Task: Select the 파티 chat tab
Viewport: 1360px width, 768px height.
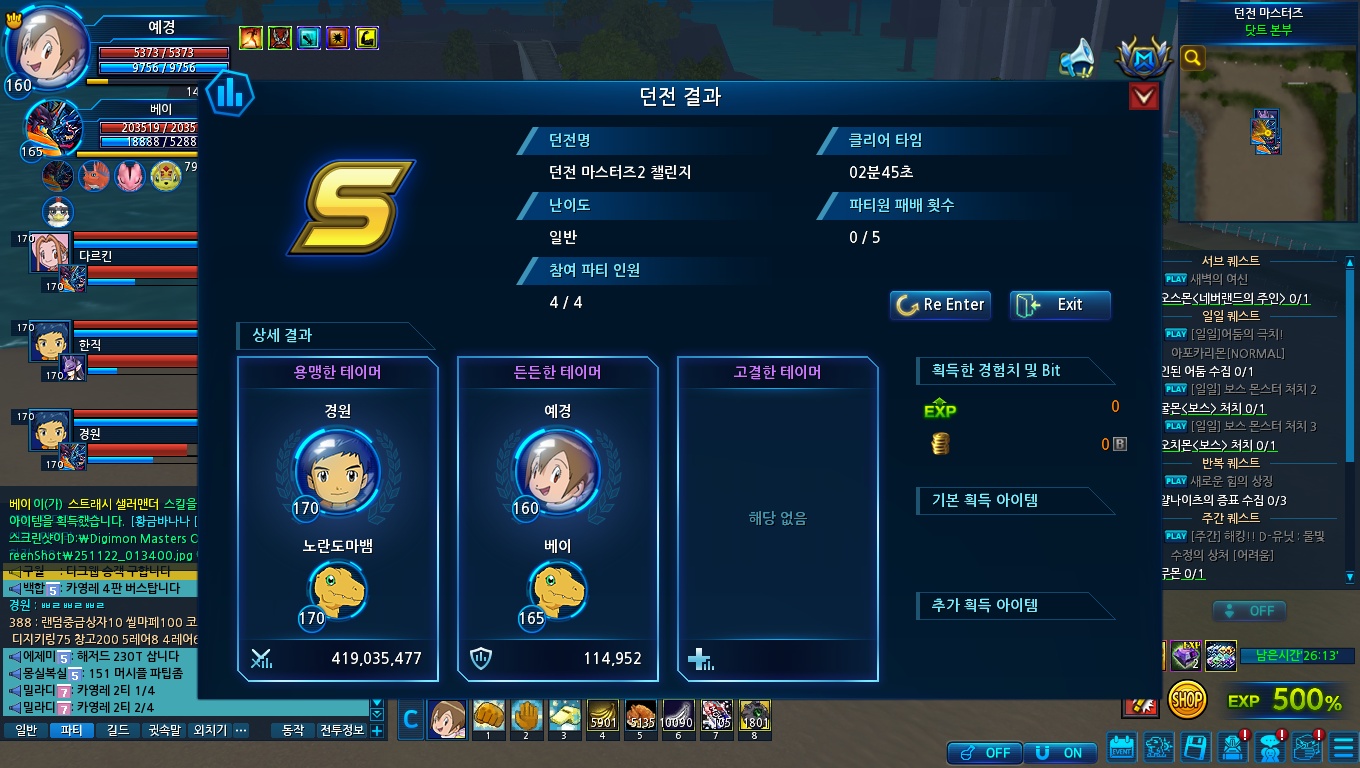Action: 72,731
